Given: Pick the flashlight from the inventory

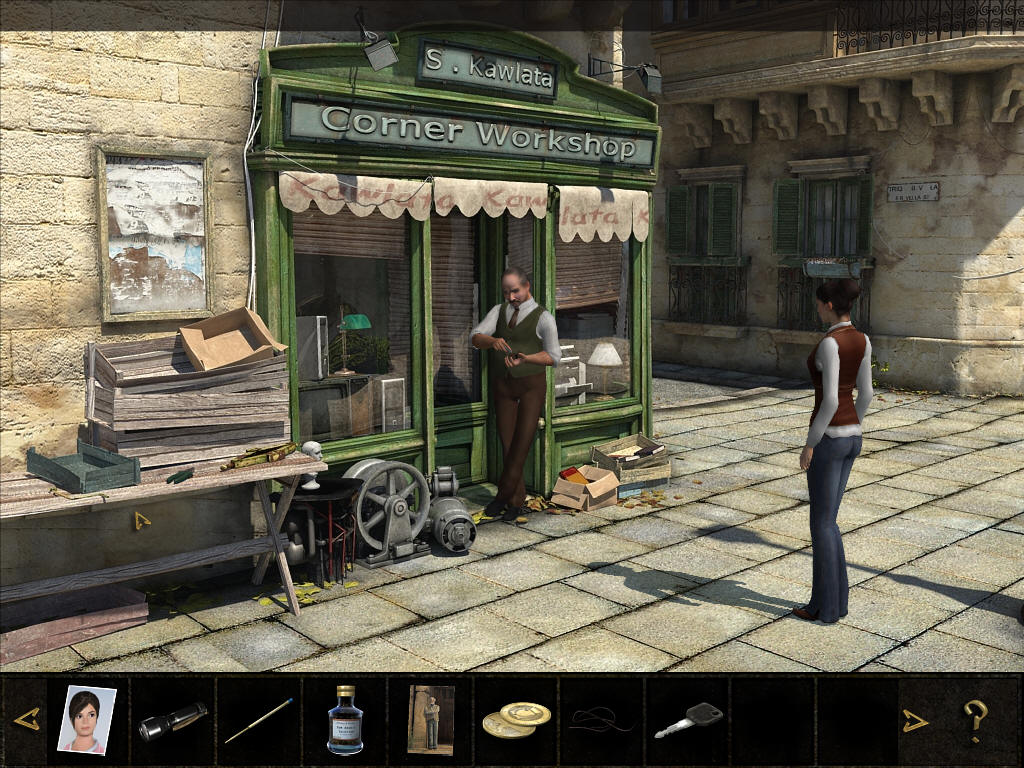Looking at the screenshot, I should tap(172, 721).
